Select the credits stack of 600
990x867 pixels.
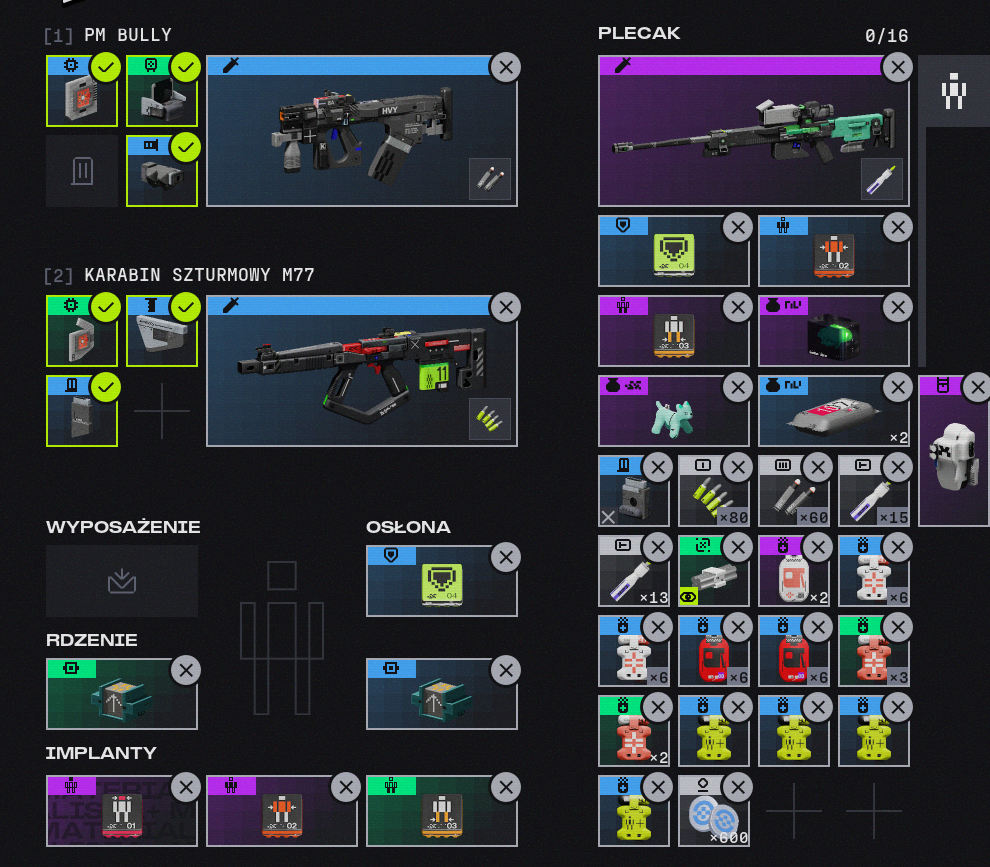tap(713, 812)
